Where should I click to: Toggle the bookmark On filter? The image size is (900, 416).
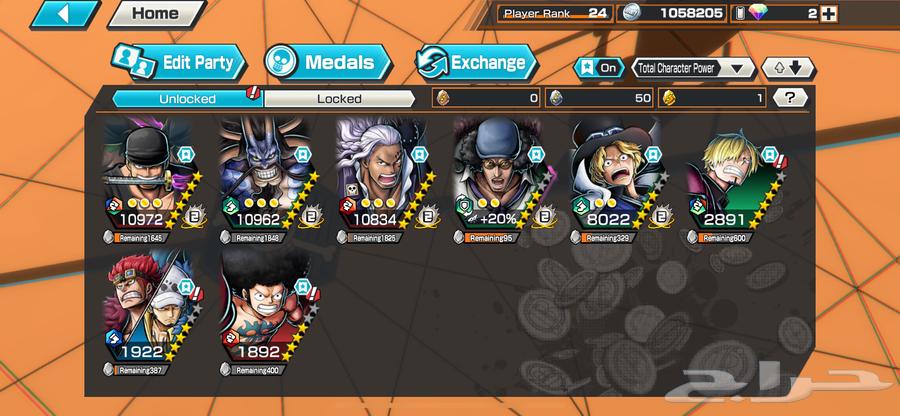(597, 67)
